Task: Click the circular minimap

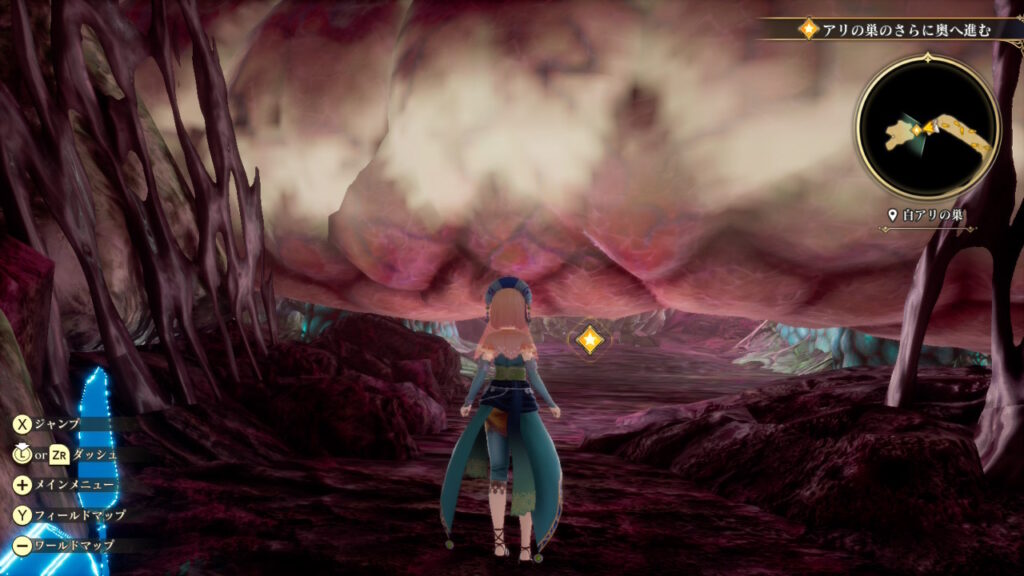Action: tap(927, 126)
